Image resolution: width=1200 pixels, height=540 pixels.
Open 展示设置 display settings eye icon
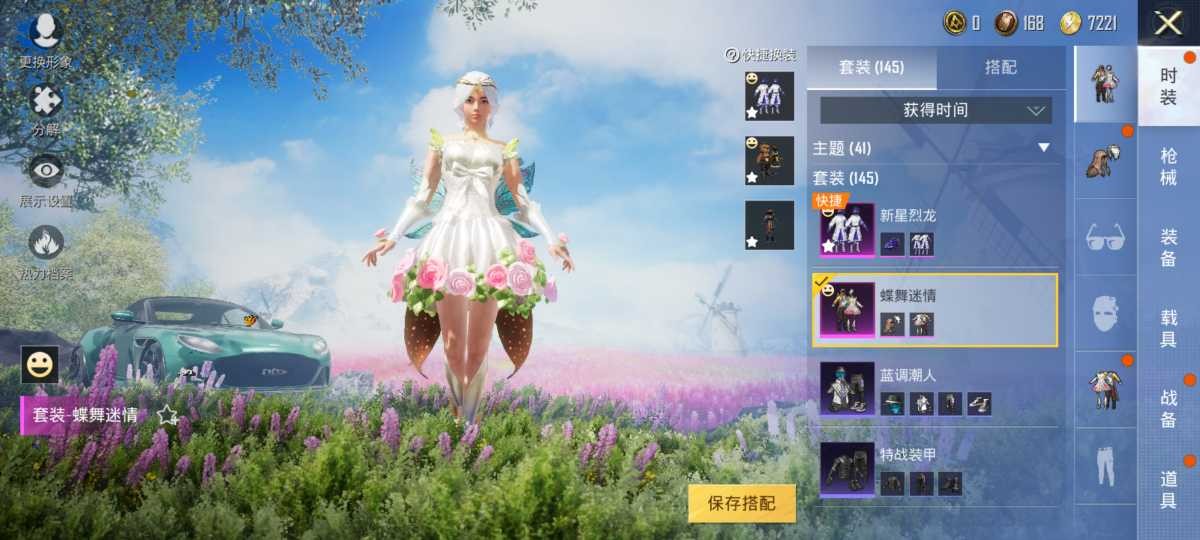[45, 176]
